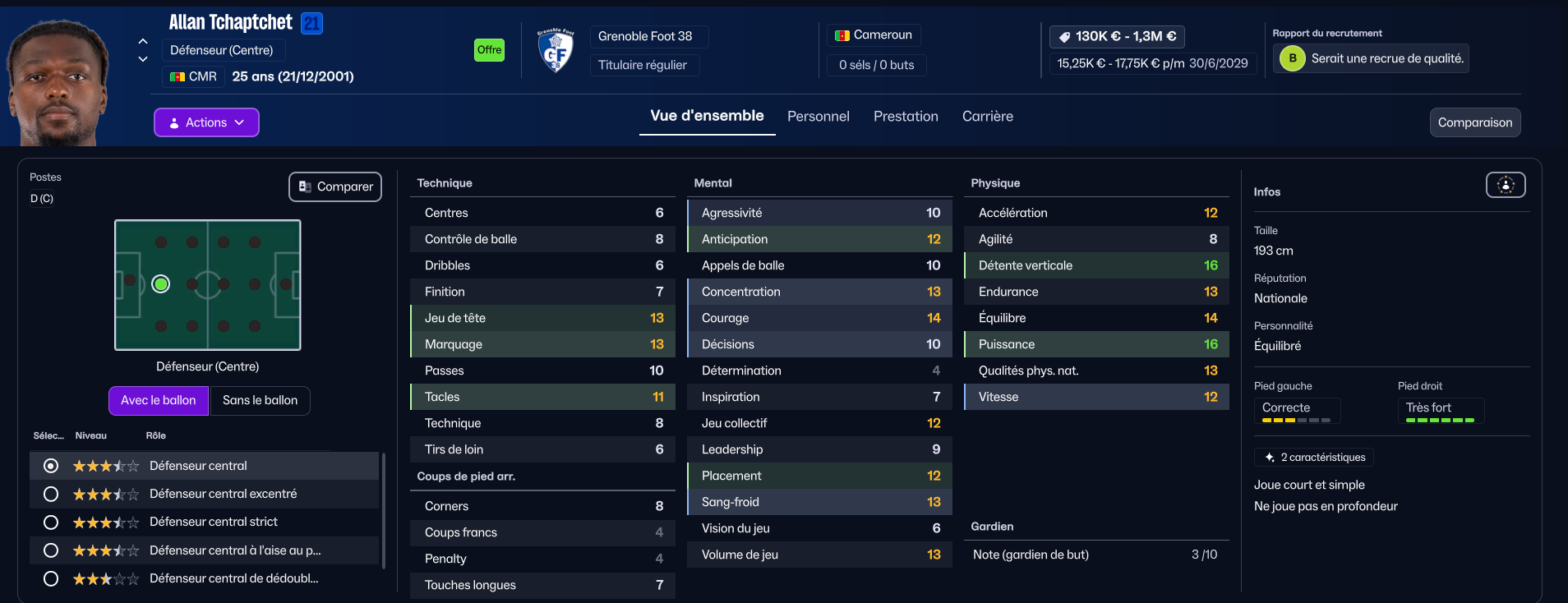Open the Grenoble Foot 38 club page
1568x603 pixels.
coord(645,36)
